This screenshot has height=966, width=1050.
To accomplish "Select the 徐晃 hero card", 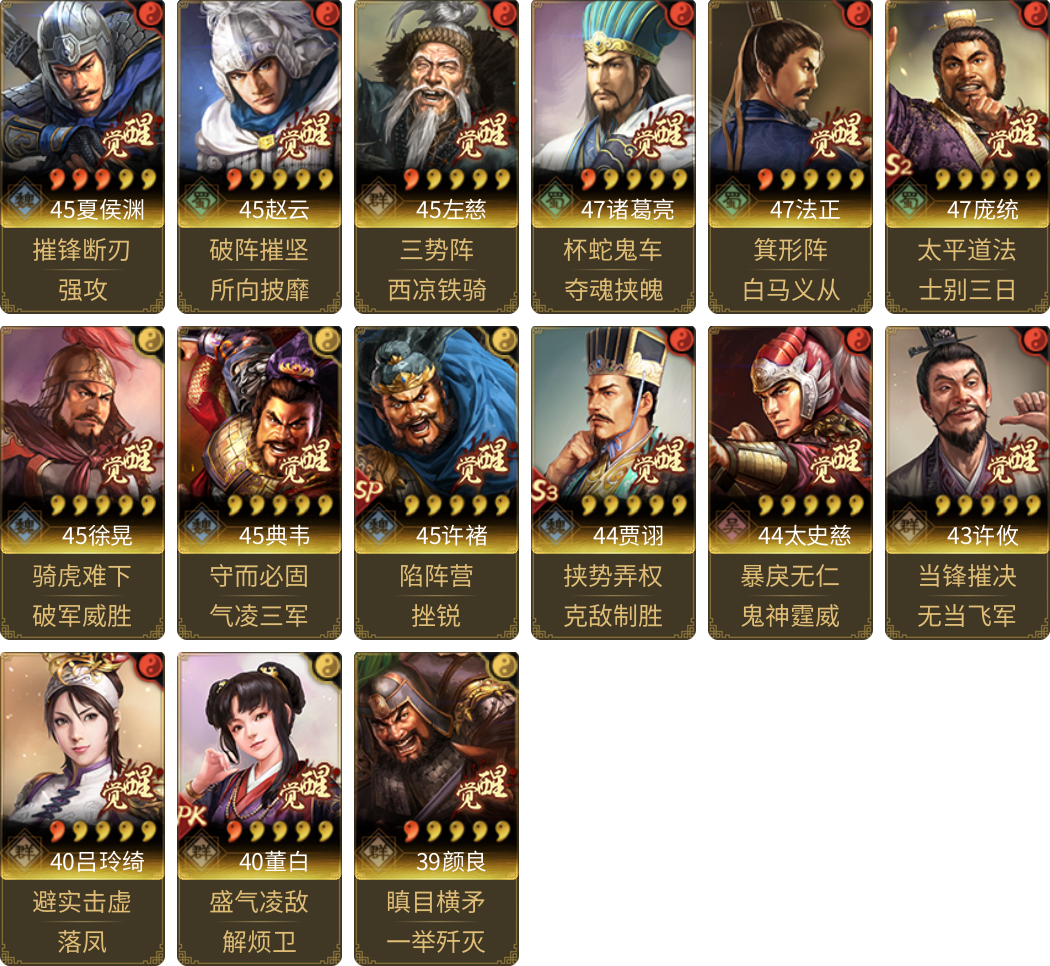I will 82,436.
